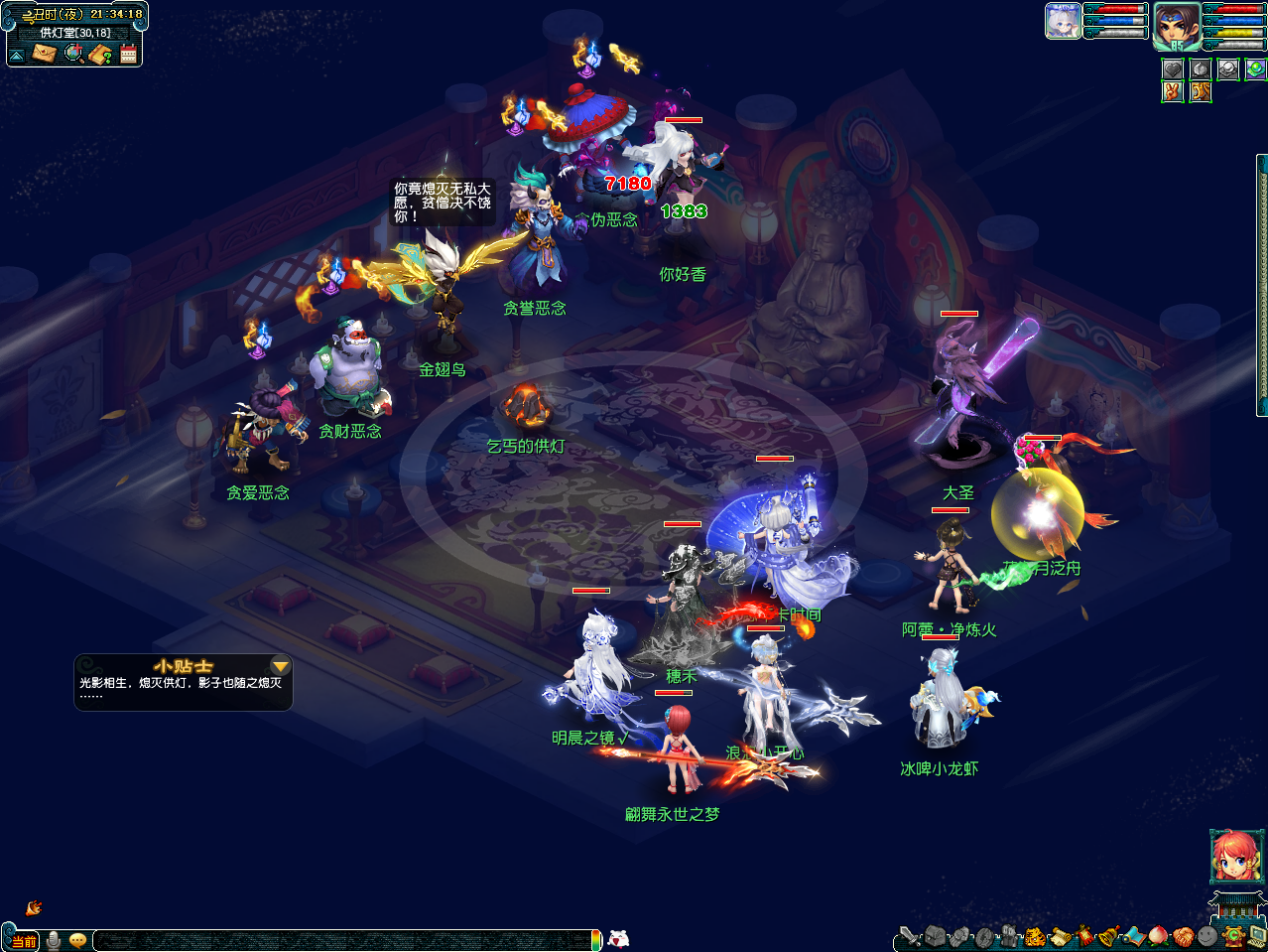Screen dimensions: 1268x952
Task: Click the white-haired pet portrait
Action: [1062, 21]
